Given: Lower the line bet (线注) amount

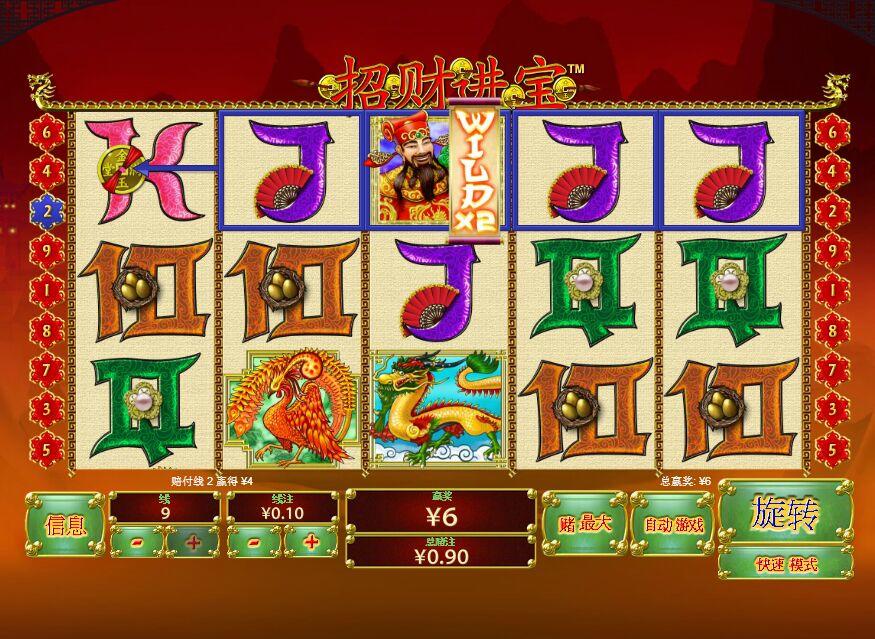Looking at the screenshot, I should coord(253,542).
